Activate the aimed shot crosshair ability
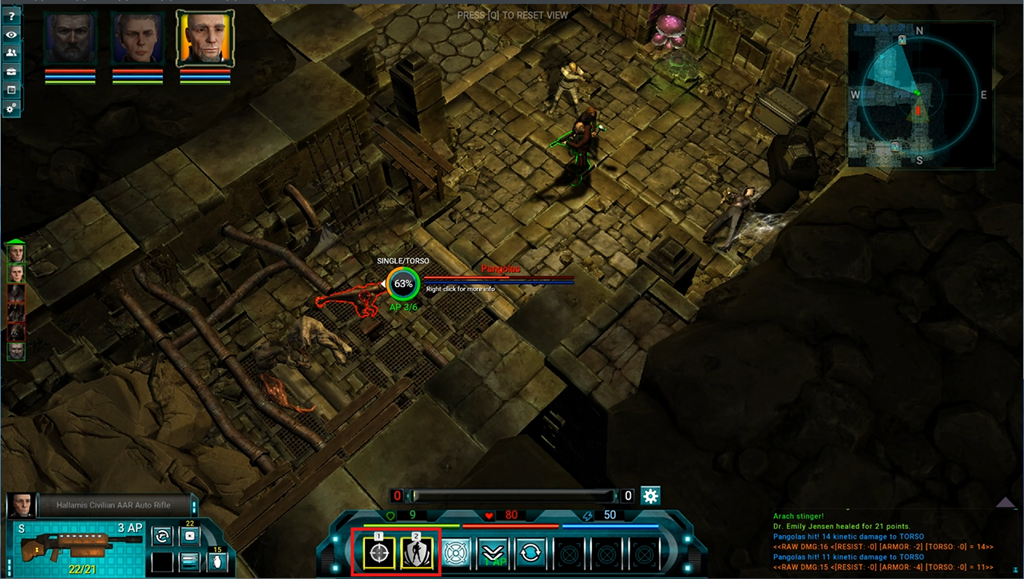This screenshot has height=579, width=1024. click(379, 554)
